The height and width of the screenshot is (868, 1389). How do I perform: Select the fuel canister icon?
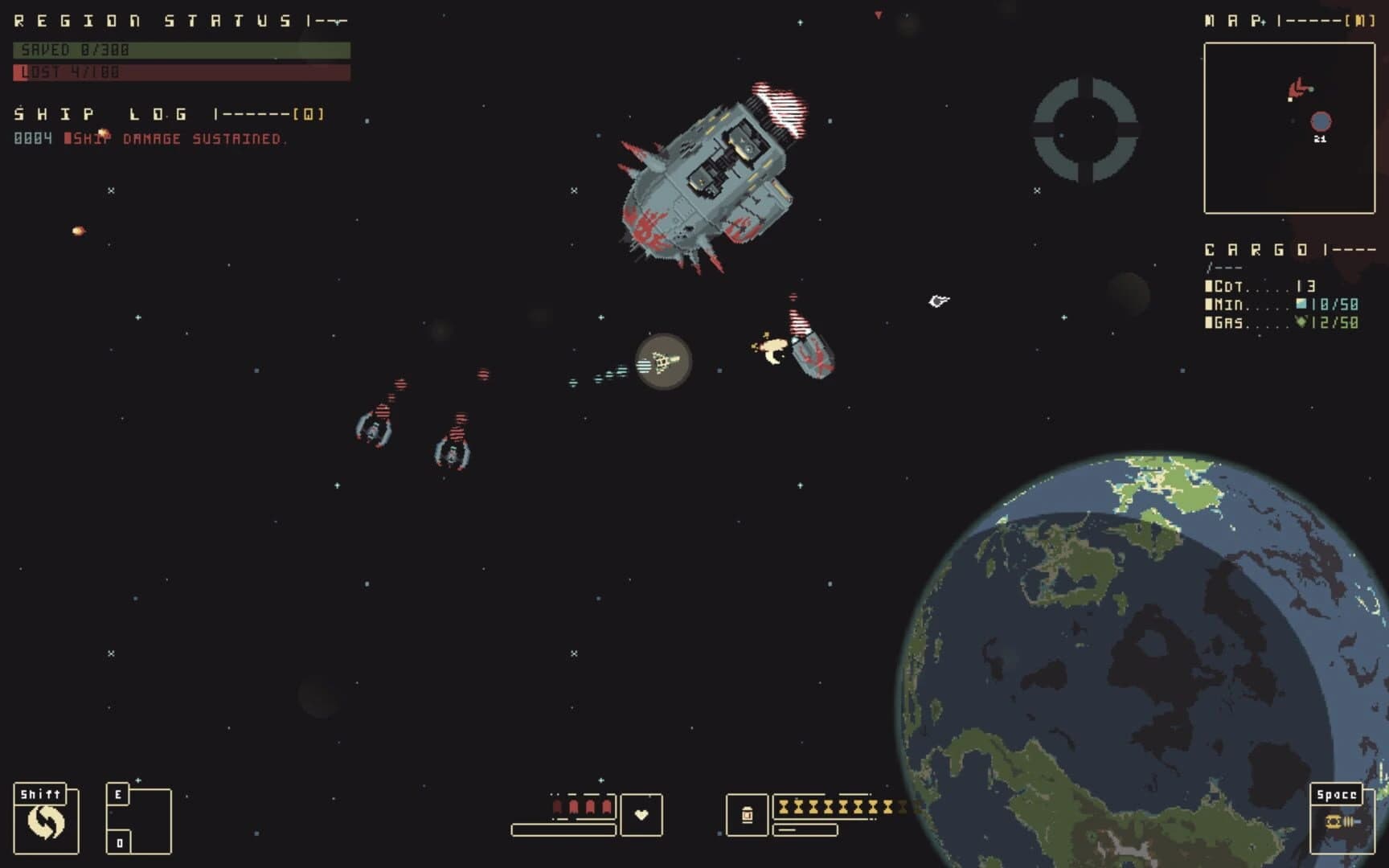749,814
